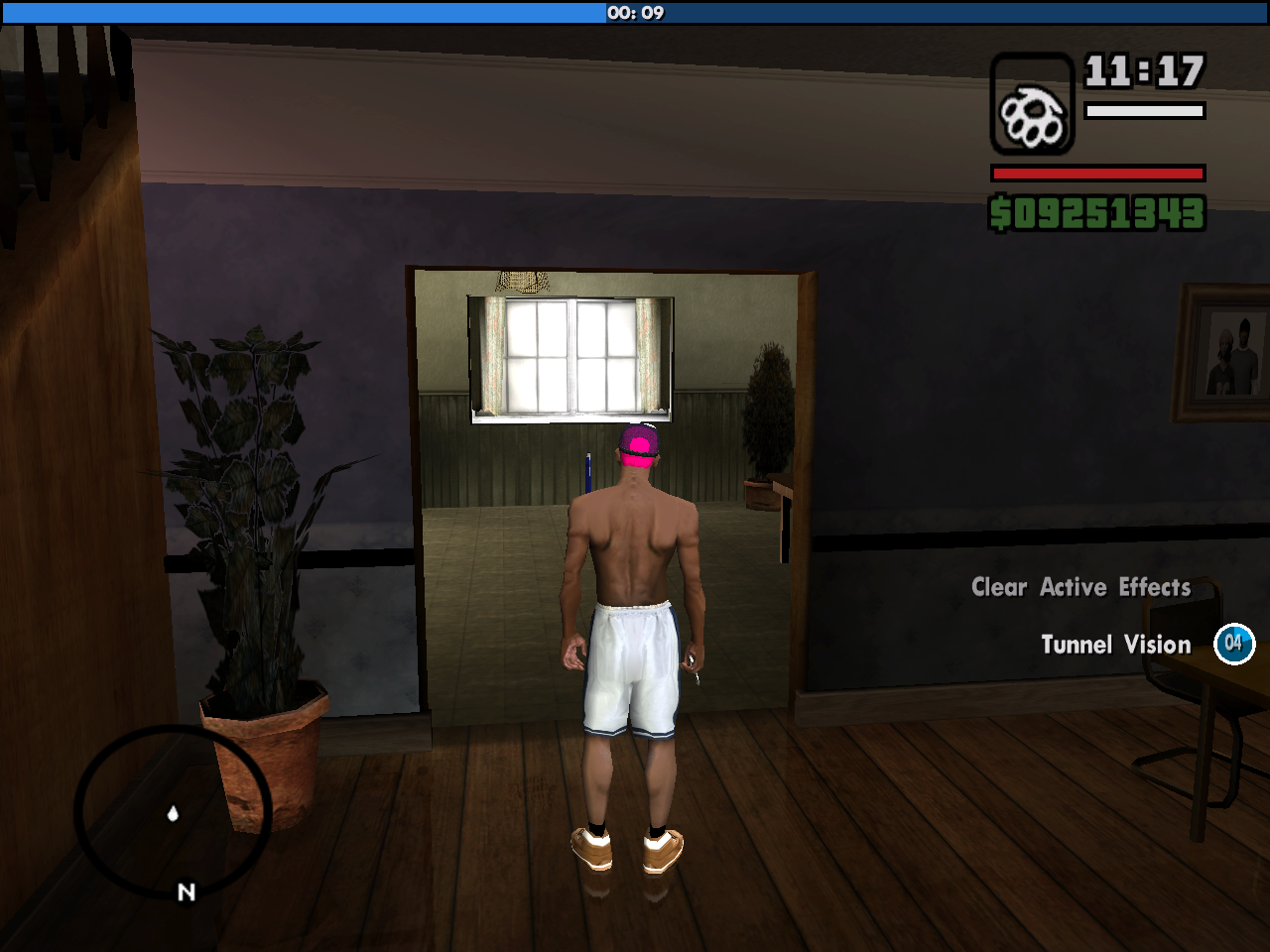This screenshot has height=952, width=1270.
Task: Open details for the Tunnel Vision entry
Action: [1115, 644]
